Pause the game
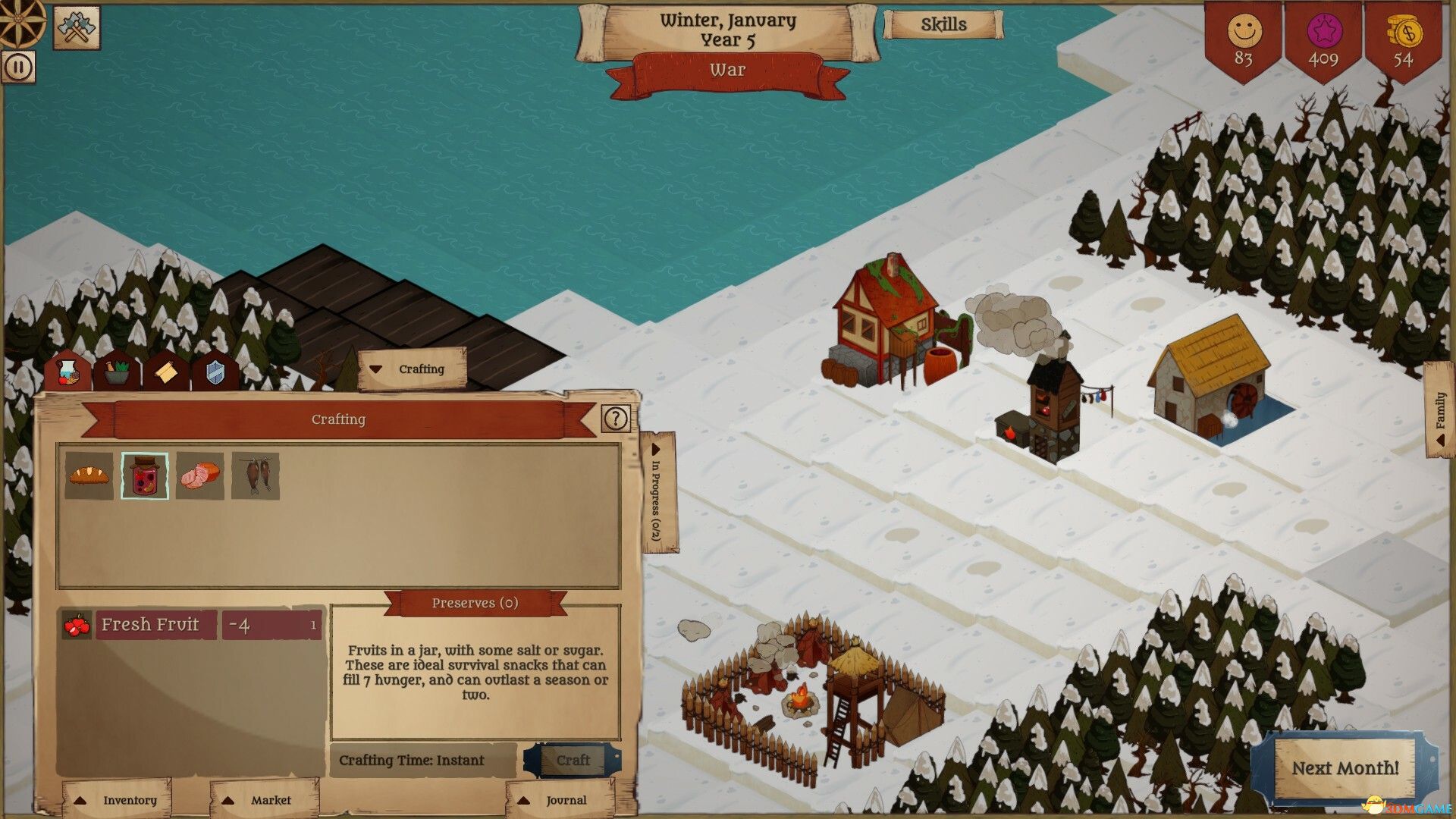 [17, 67]
